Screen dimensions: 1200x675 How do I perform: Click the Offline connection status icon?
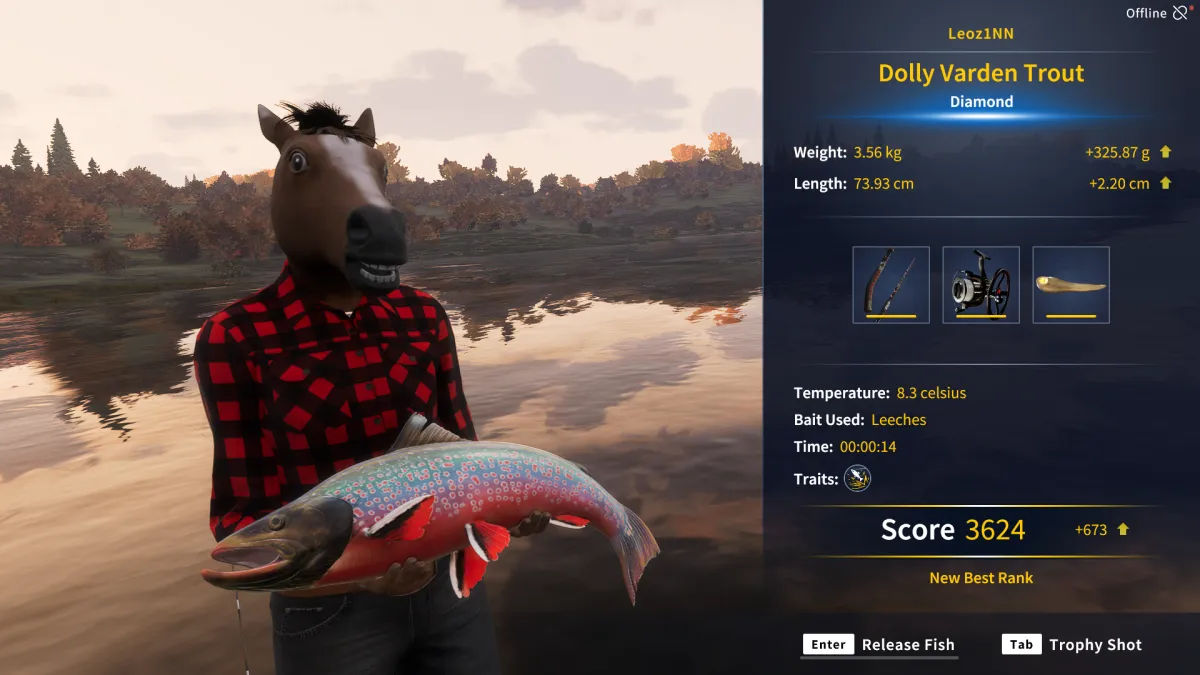(1181, 13)
